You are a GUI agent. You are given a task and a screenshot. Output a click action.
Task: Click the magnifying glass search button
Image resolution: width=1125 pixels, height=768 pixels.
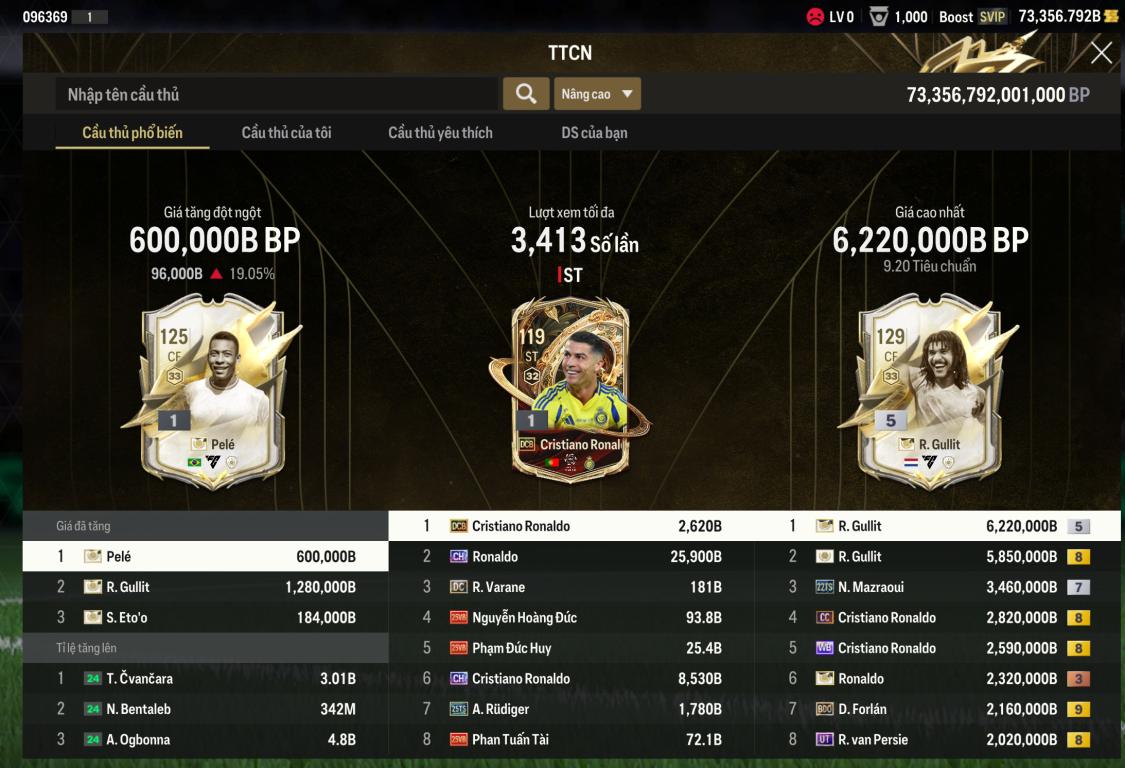tap(525, 94)
